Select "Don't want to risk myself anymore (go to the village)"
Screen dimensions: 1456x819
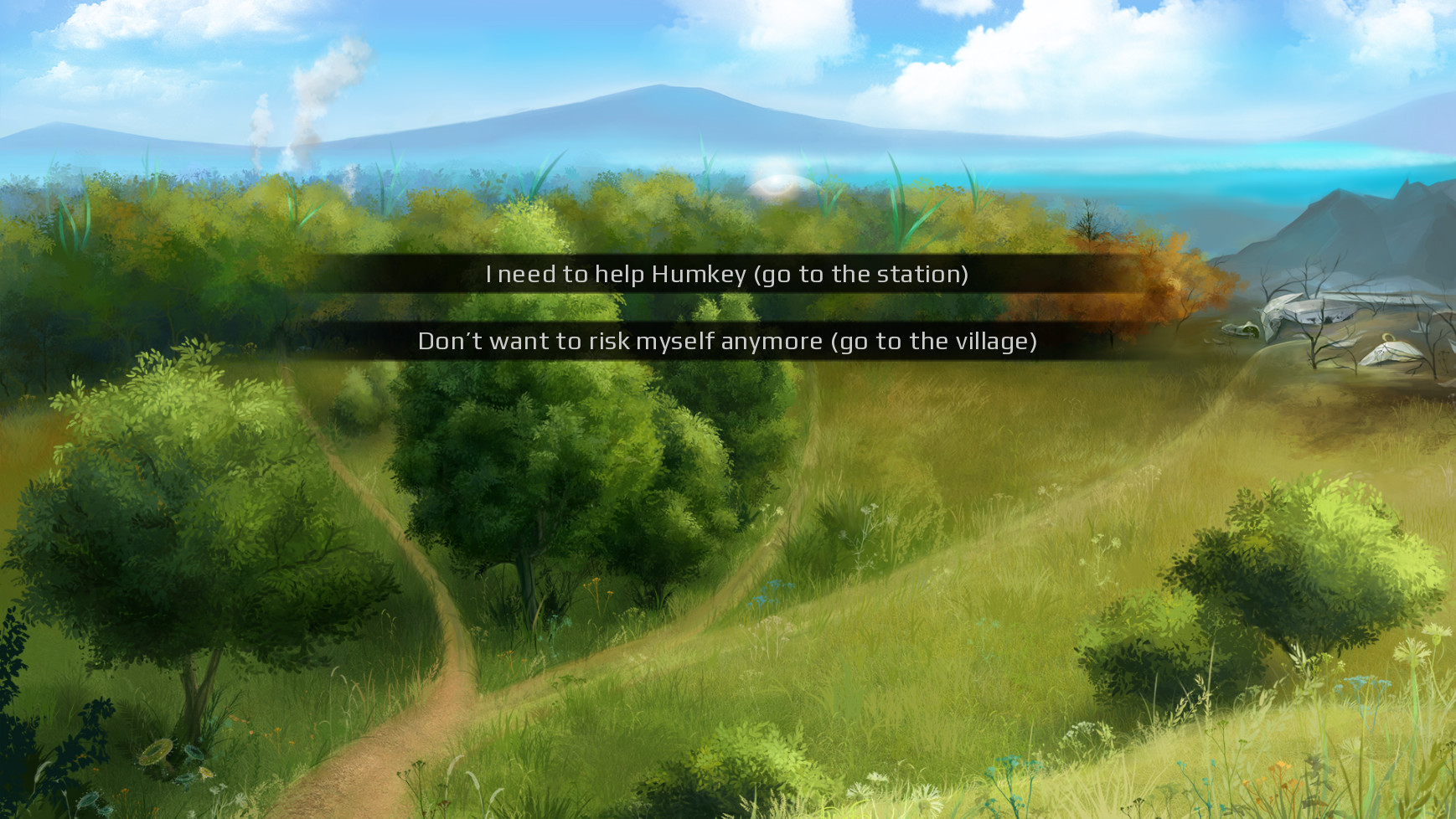click(x=727, y=341)
